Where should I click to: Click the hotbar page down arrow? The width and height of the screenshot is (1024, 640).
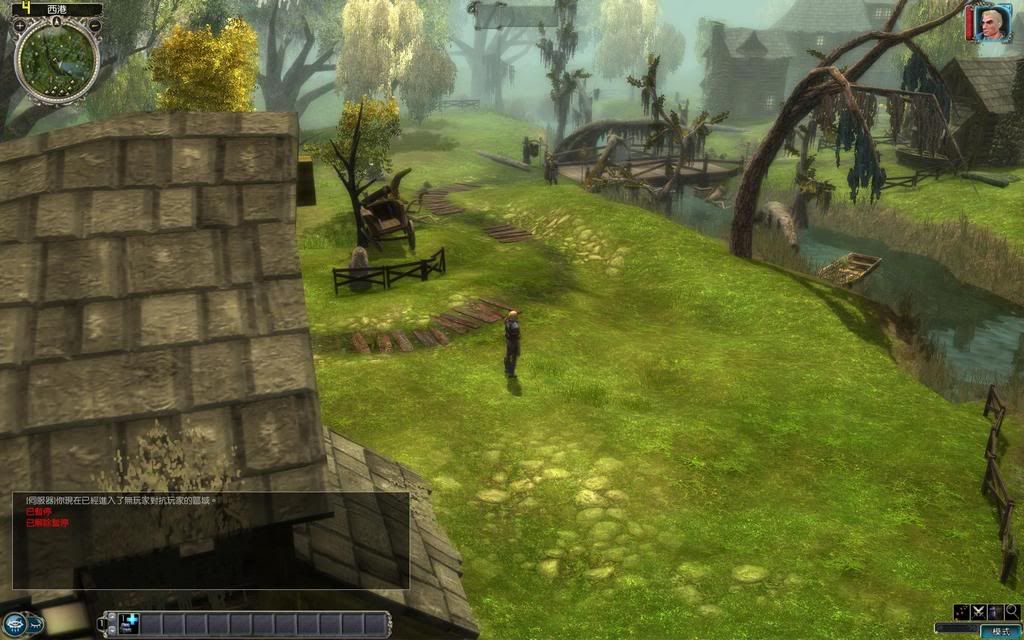click(x=112, y=630)
